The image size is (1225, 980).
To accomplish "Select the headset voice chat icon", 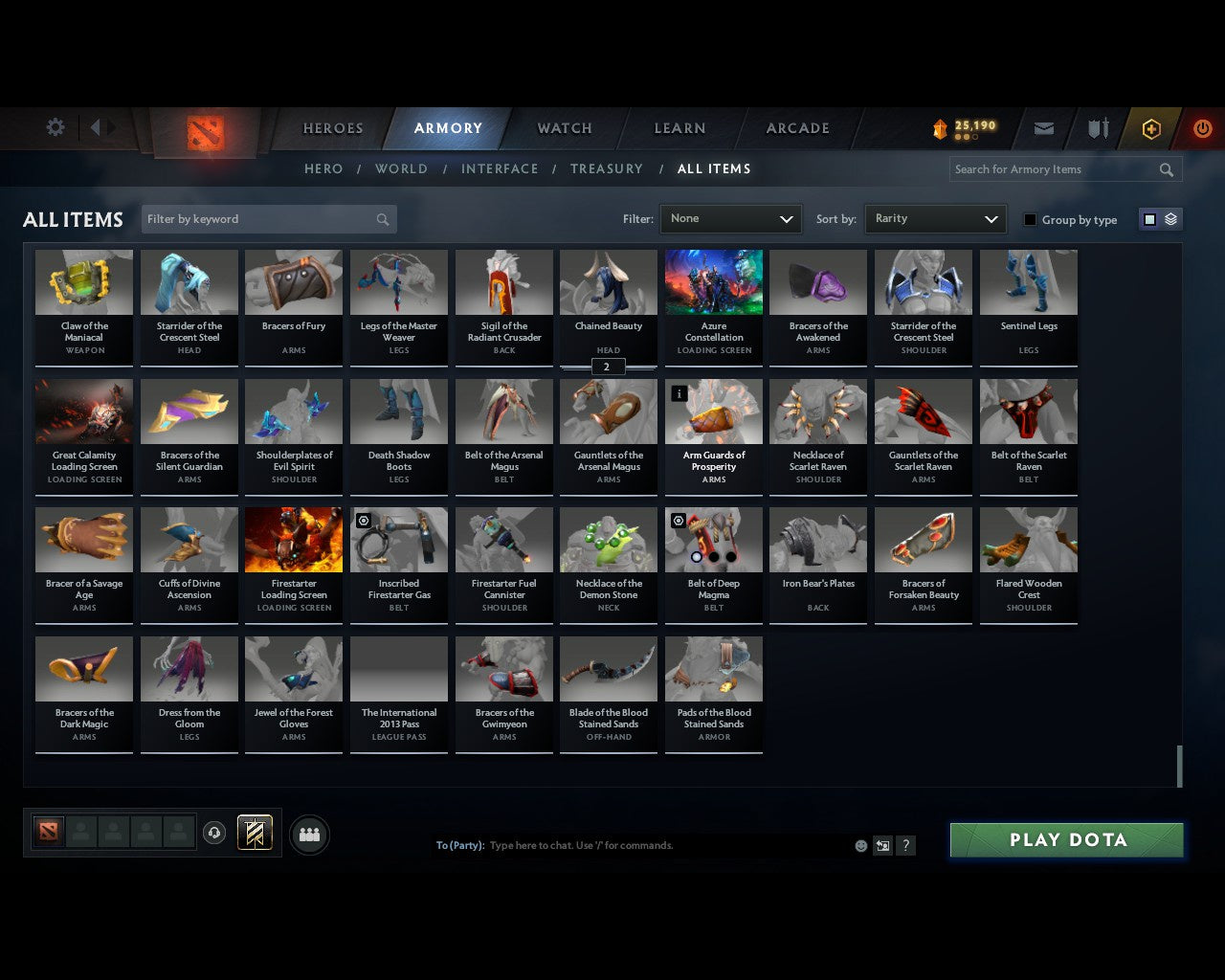I will click(214, 834).
